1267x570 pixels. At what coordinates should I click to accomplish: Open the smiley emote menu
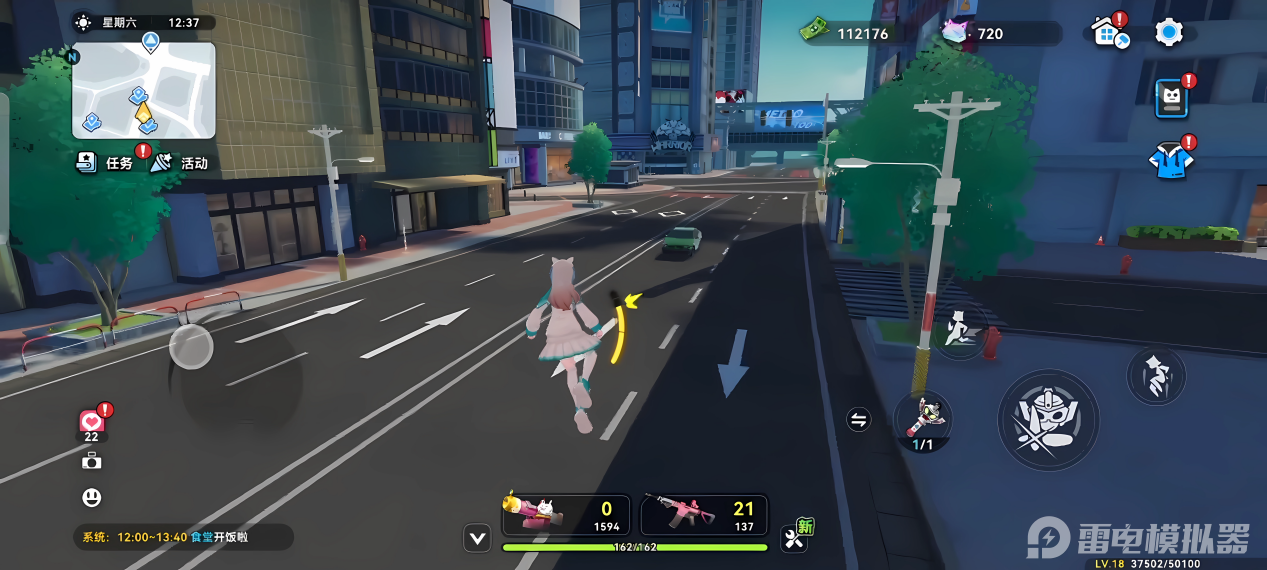[x=92, y=497]
